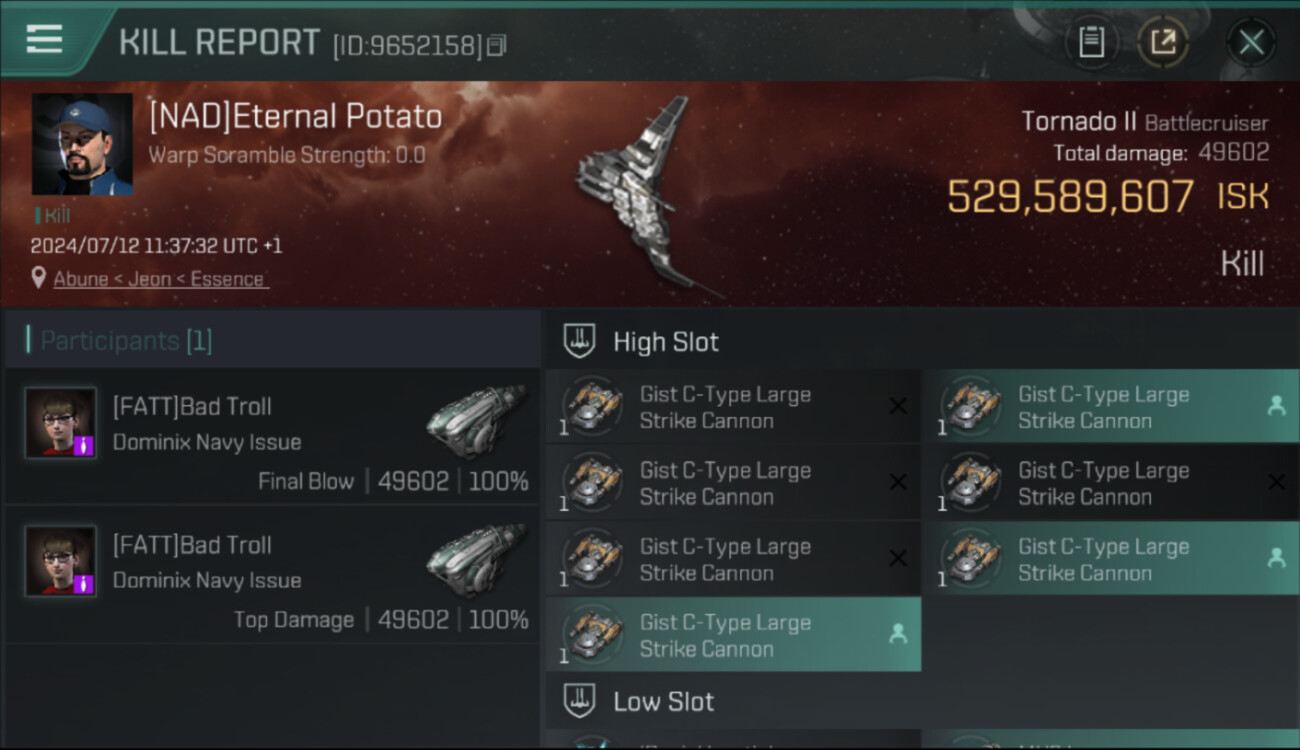1300x750 pixels.
Task: Open the Participants [1] section header
Action: tap(126, 341)
